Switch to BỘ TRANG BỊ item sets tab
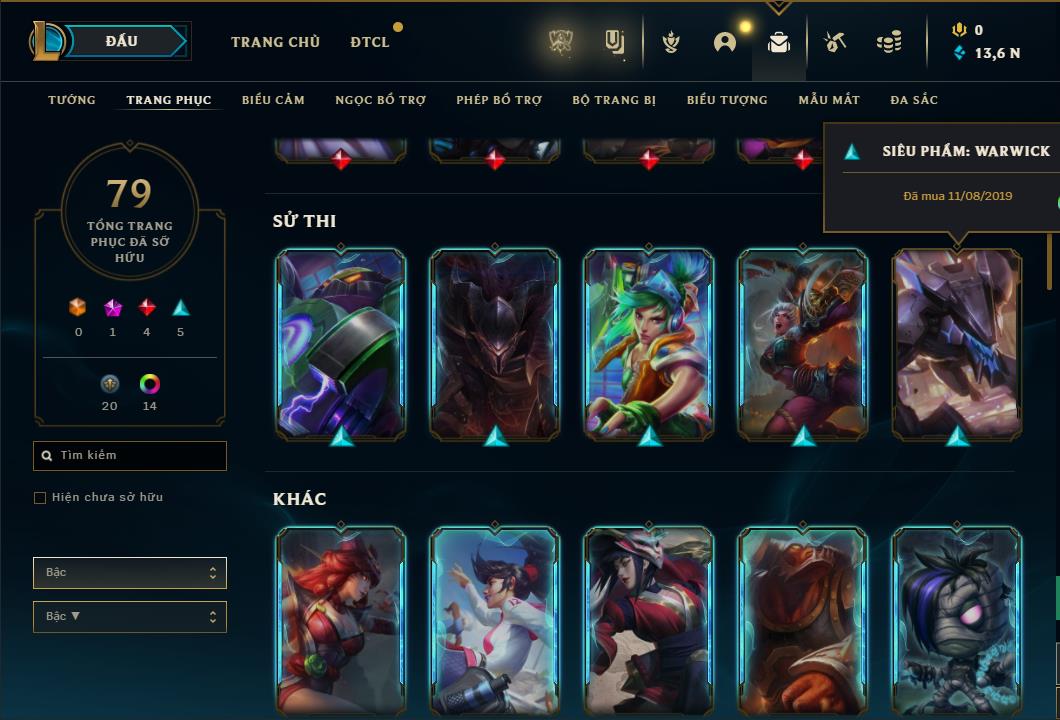 coord(614,100)
